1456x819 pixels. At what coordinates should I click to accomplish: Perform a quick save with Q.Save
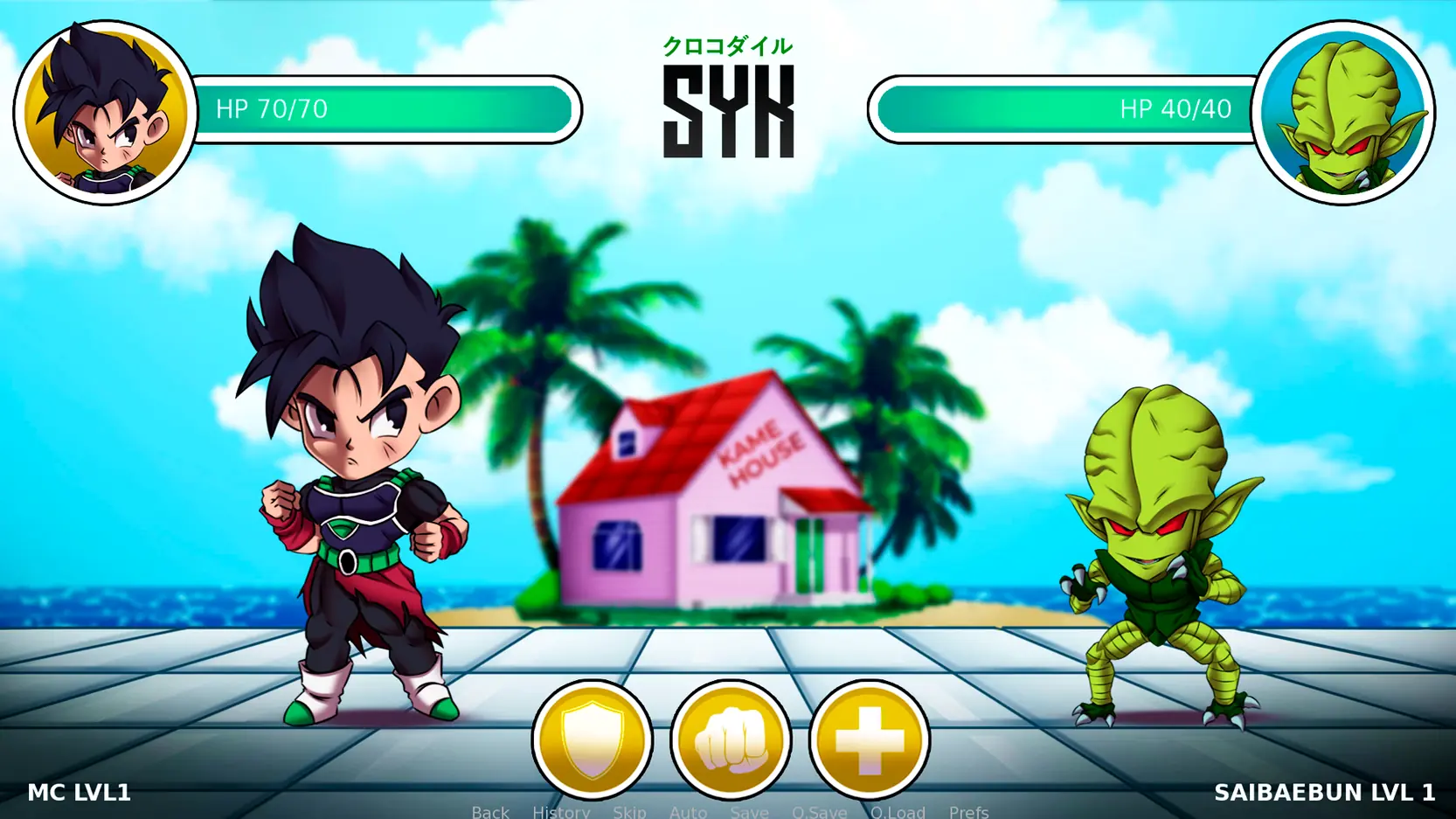click(819, 811)
